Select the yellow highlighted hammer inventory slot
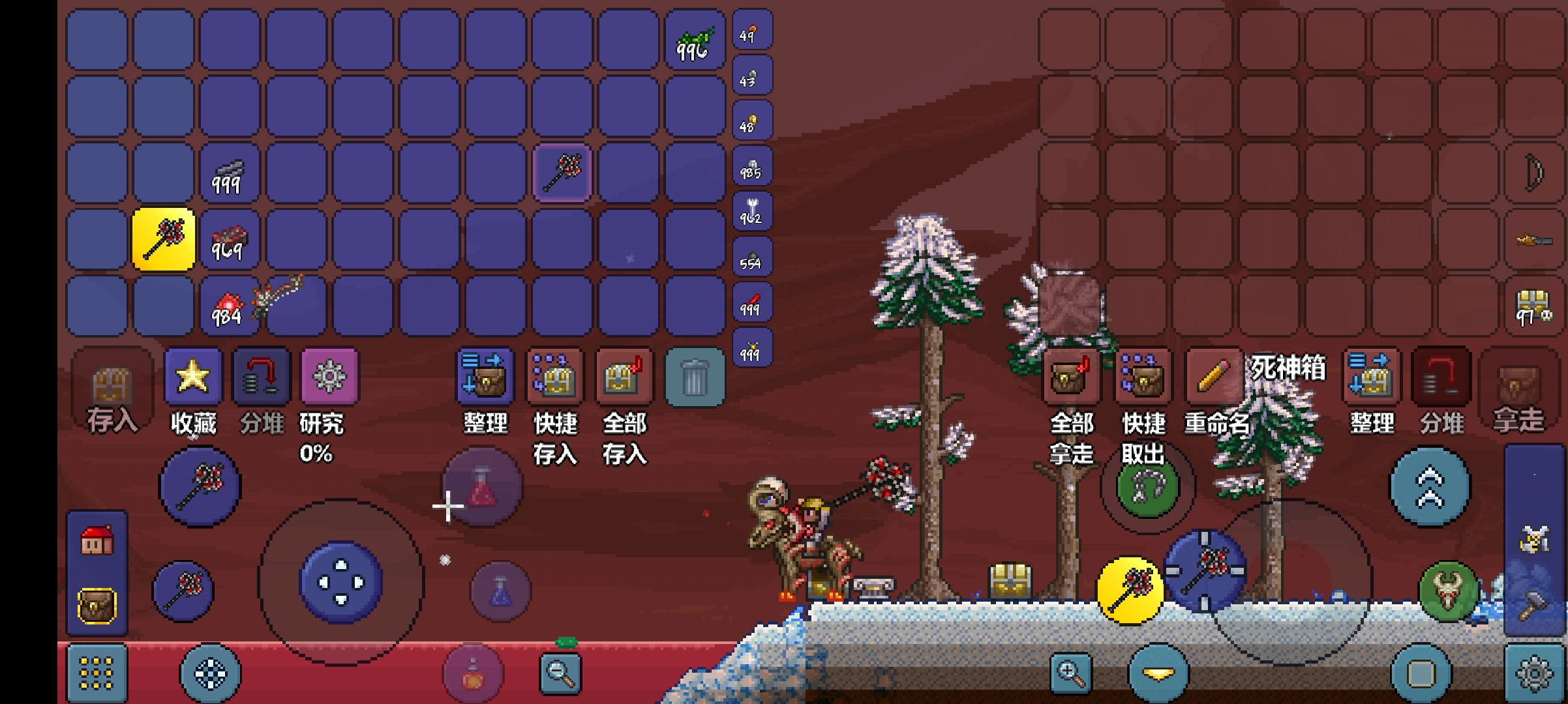 point(164,239)
